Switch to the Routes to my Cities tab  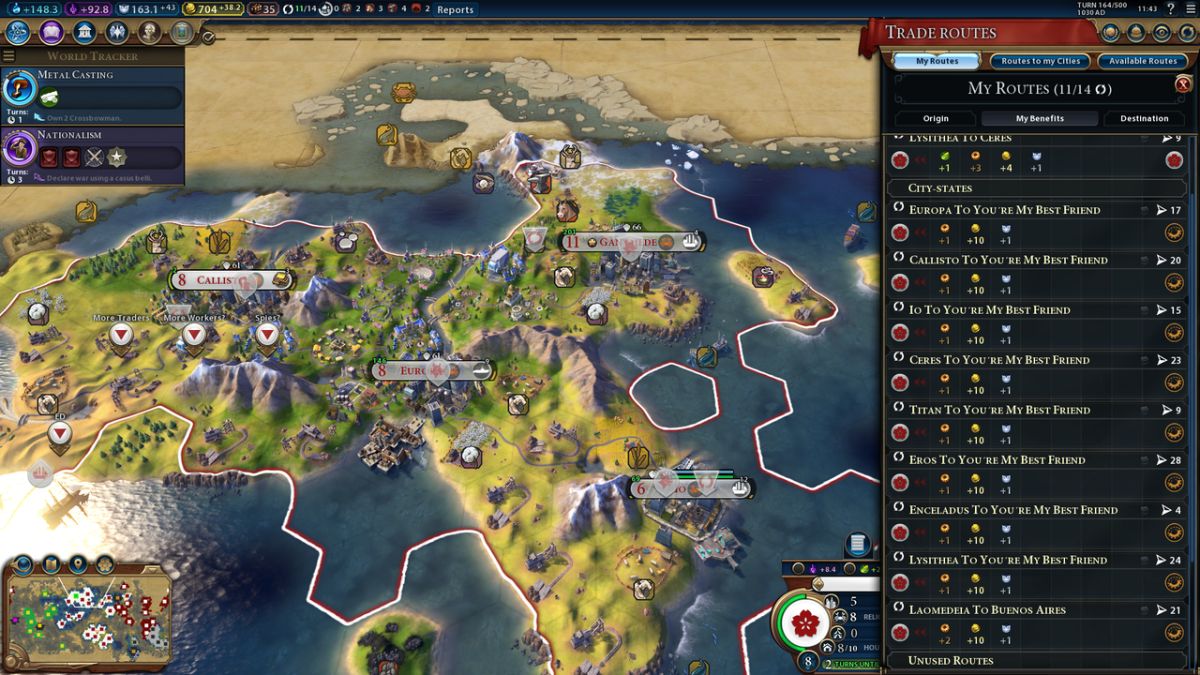1040,61
